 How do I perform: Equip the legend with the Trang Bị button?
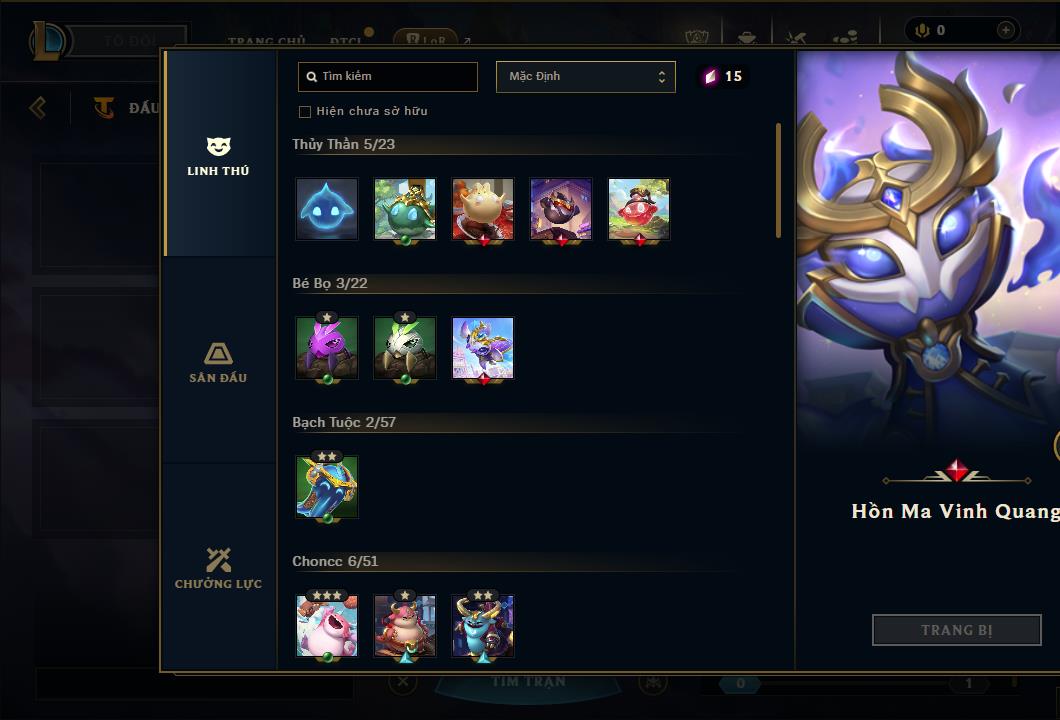pyautogui.click(x=956, y=630)
